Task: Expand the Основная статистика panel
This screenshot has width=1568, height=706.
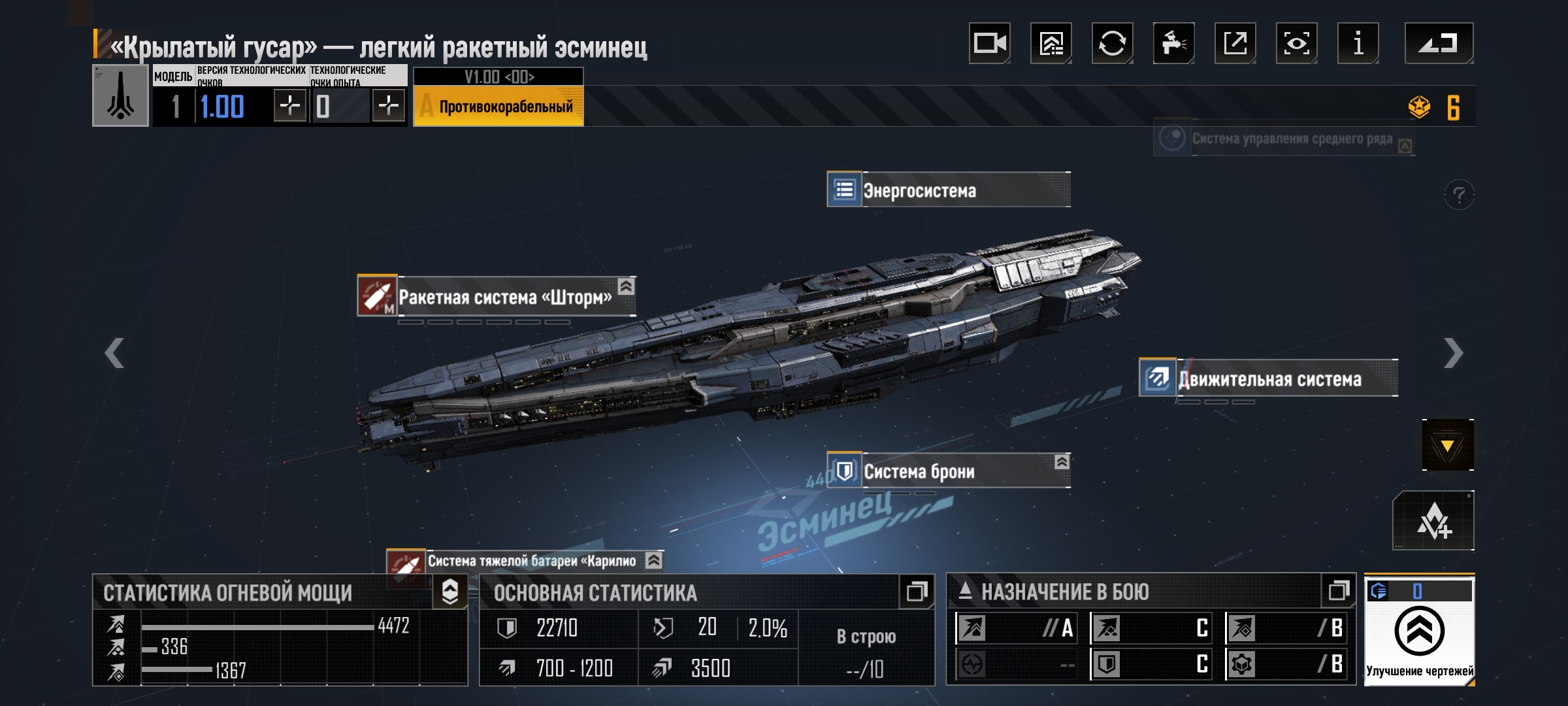Action: click(916, 592)
